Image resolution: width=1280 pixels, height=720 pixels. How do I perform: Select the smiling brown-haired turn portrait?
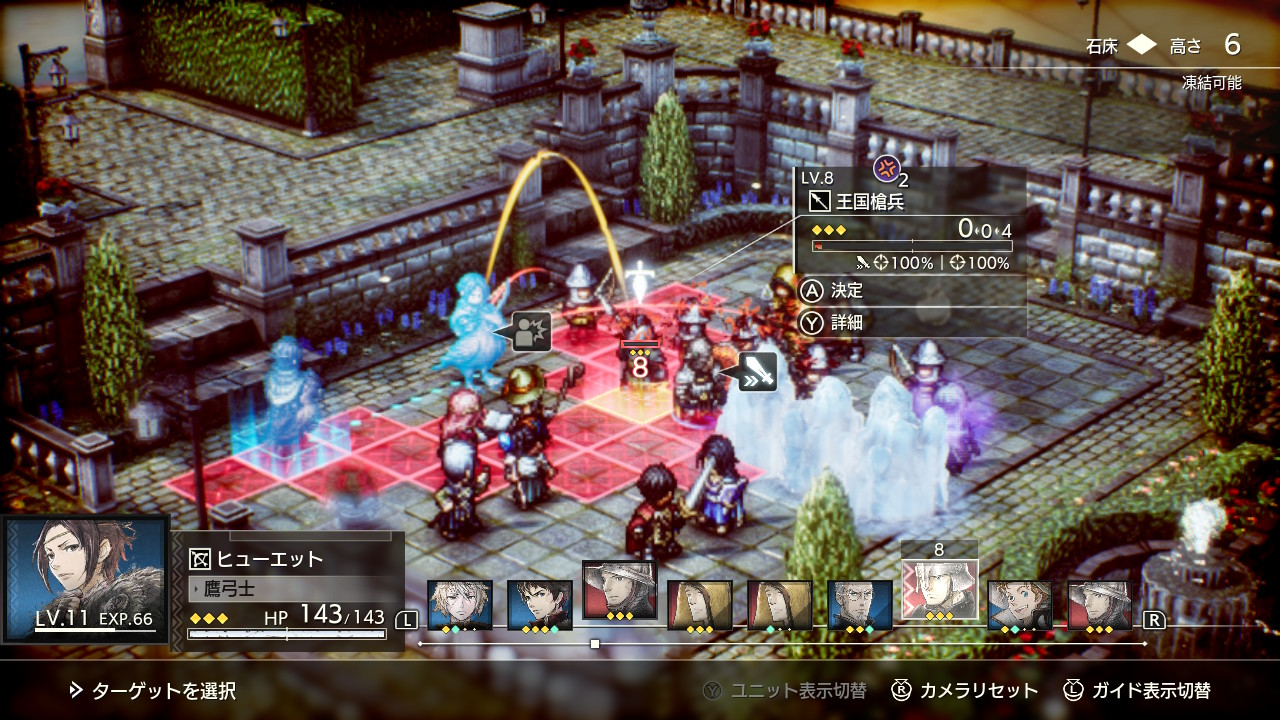(1019, 604)
